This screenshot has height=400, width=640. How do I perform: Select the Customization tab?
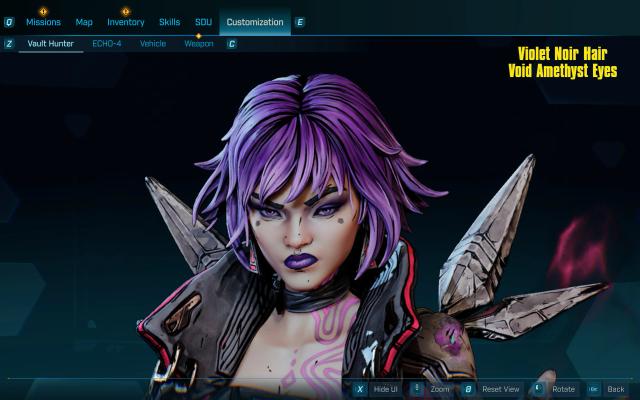254,22
